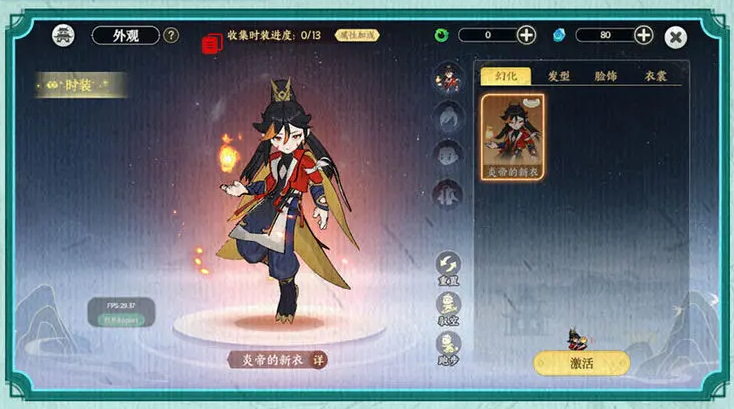Select the 时装 costume category
Screen dimensions: 734x409
coord(80,86)
